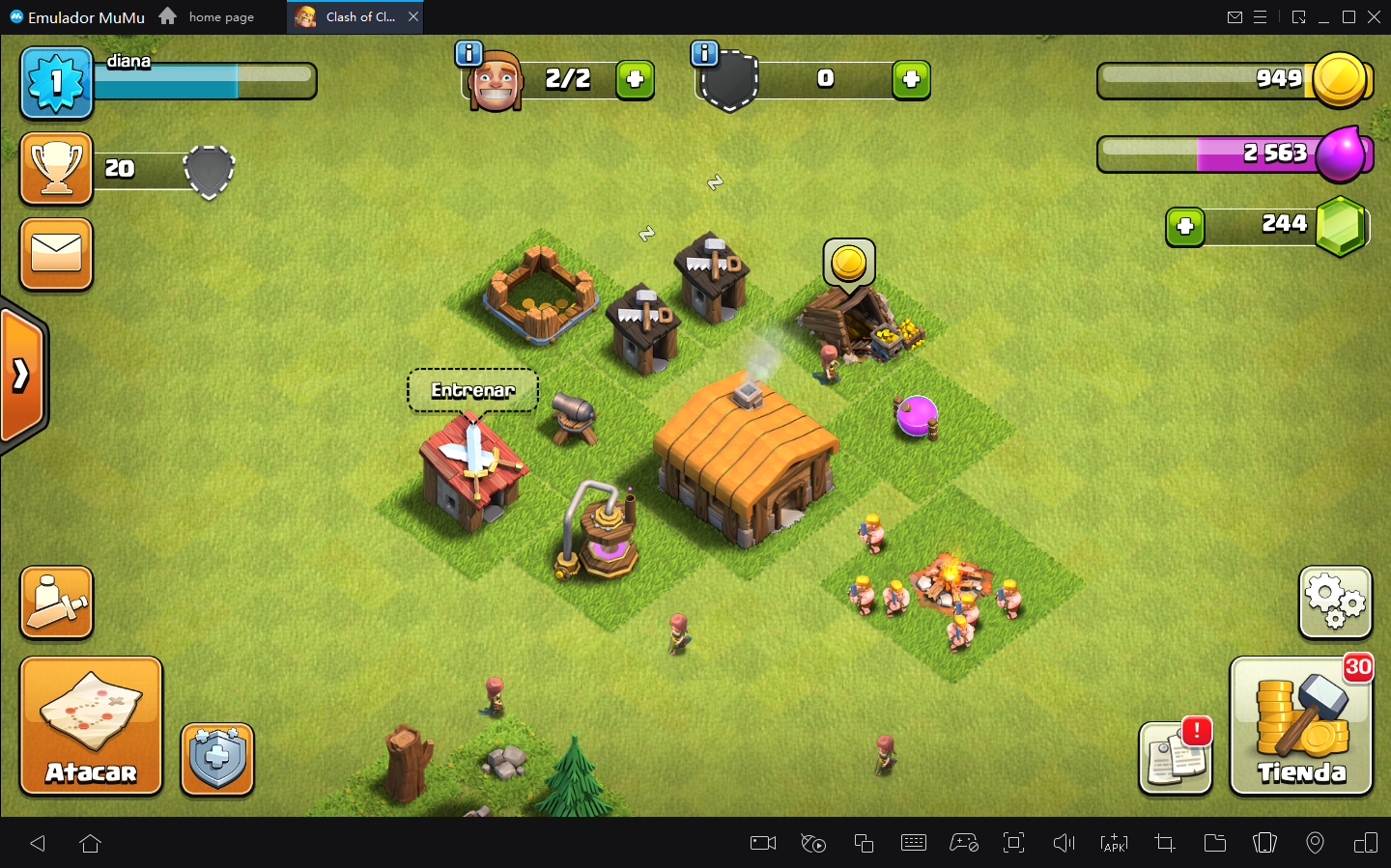
Task: Collect gold from the coin bubble
Action: pyautogui.click(x=849, y=262)
